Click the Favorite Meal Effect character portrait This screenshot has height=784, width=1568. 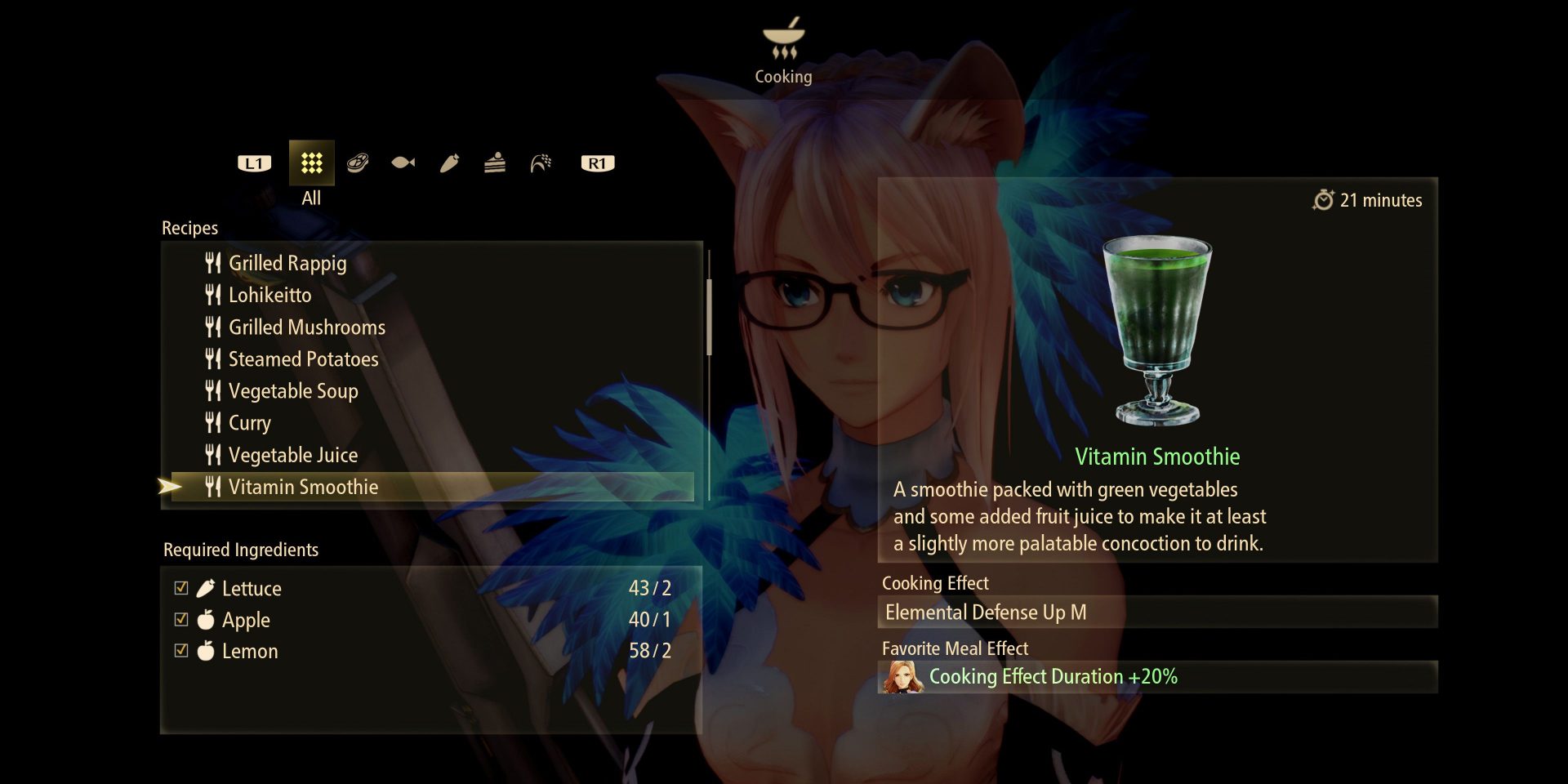click(x=902, y=677)
